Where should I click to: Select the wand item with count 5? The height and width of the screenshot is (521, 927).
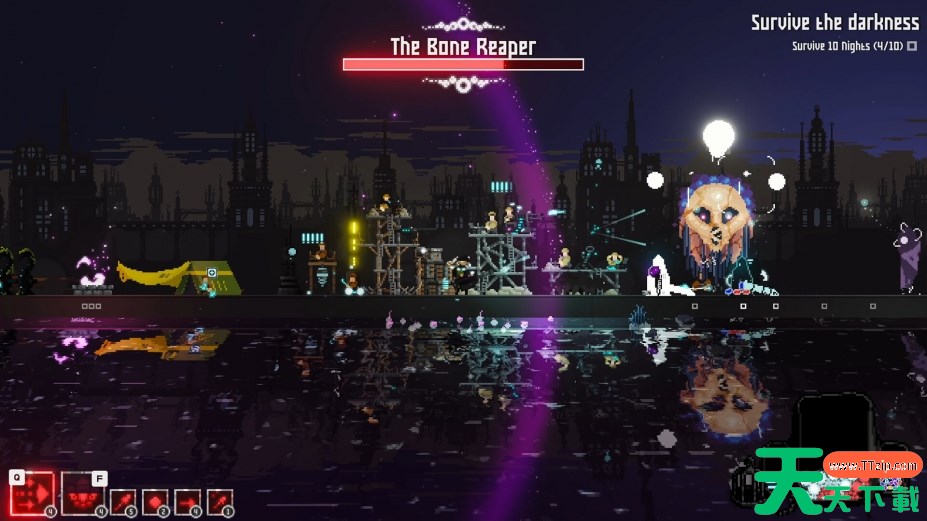pos(122,502)
